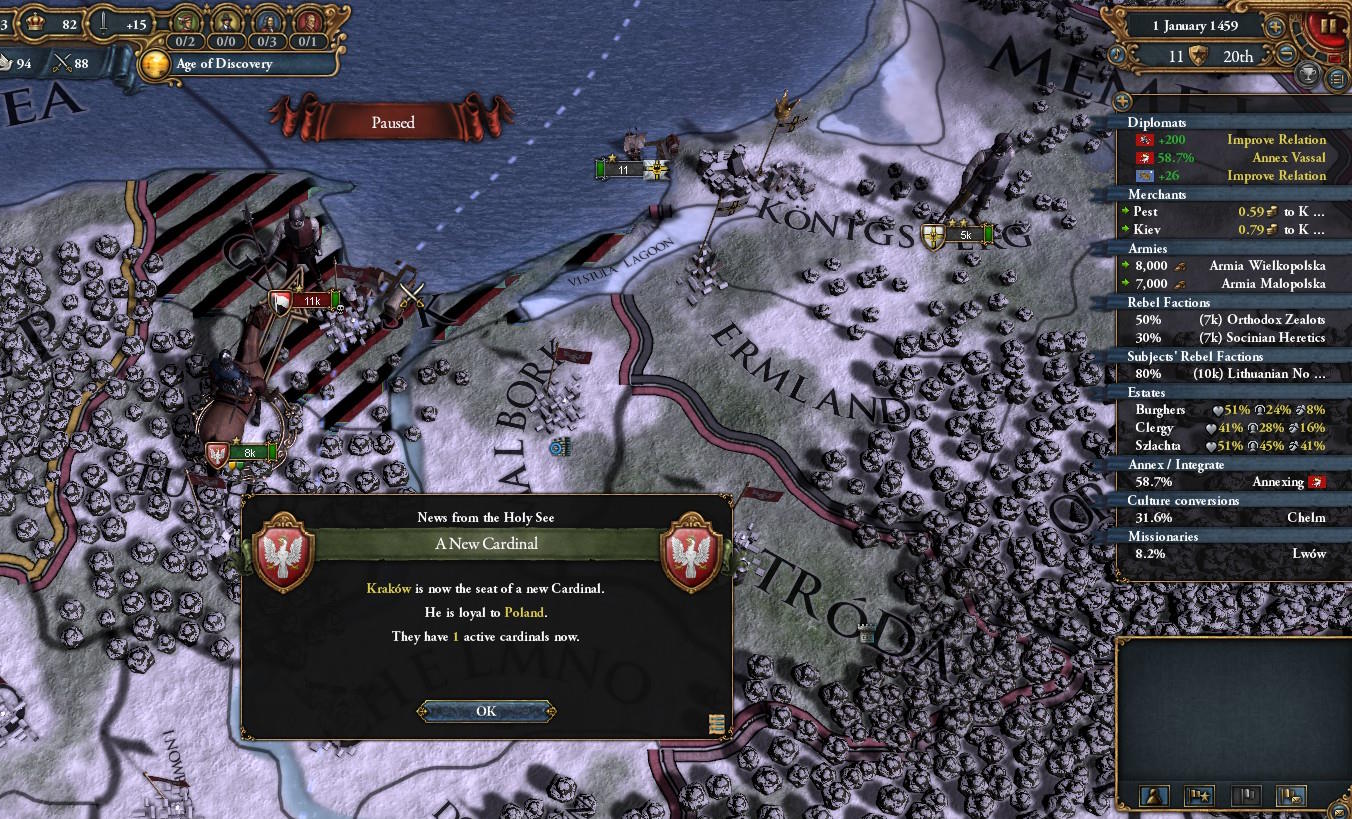Image resolution: width=1352 pixels, height=819 pixels.
Task: Select the Armia Wielkopolska army entry
Action: click(x=1226, y=266)
